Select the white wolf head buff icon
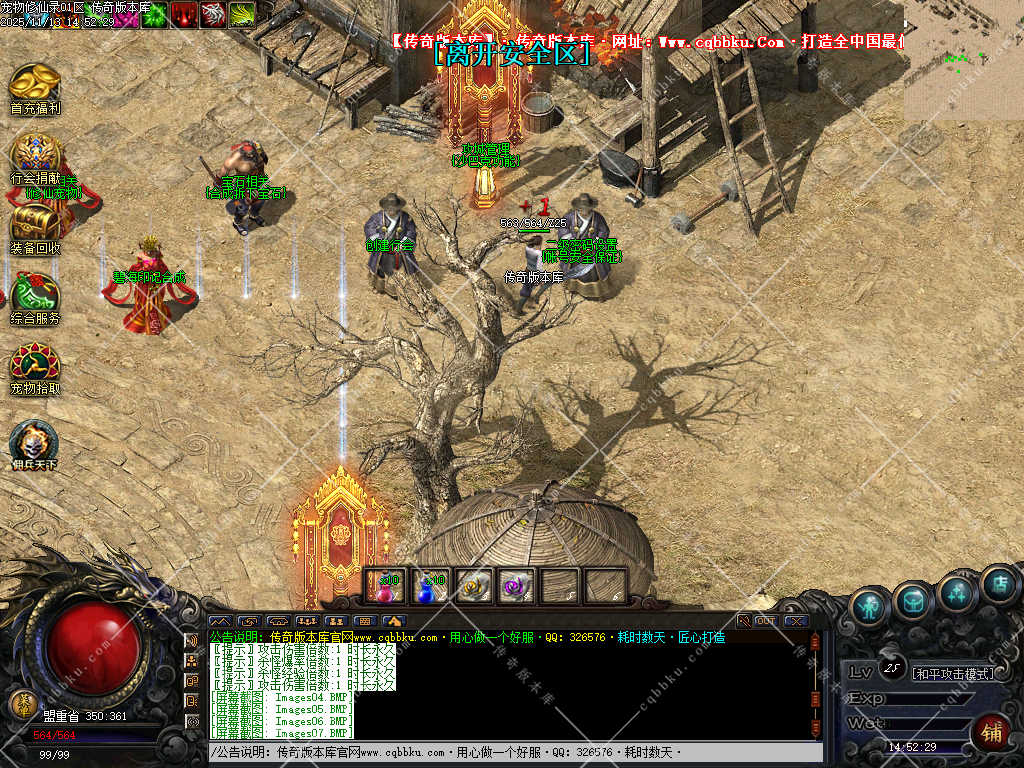 click(212, 14)
